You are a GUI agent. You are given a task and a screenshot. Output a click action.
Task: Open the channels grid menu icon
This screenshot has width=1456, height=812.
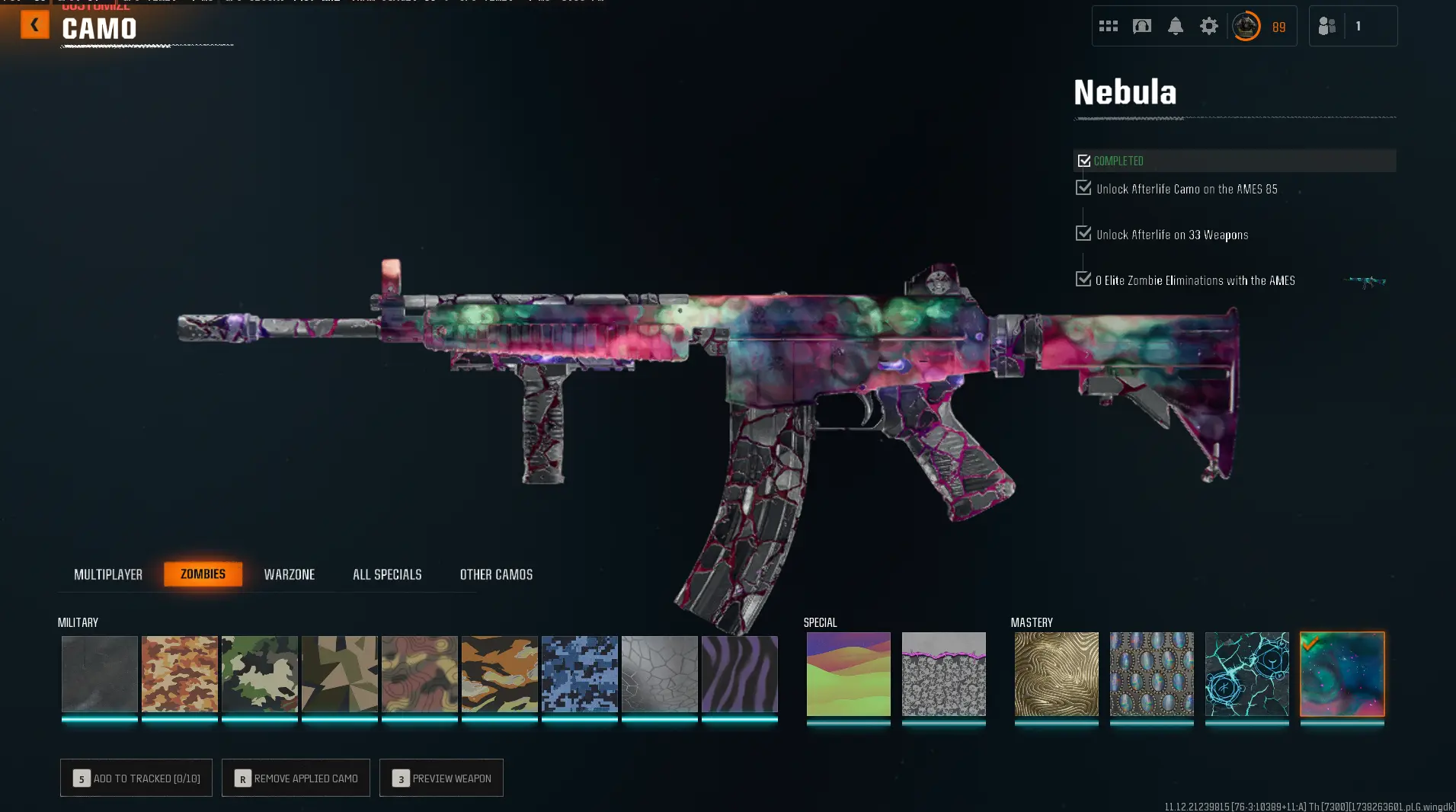click(x=1109, y=25)
